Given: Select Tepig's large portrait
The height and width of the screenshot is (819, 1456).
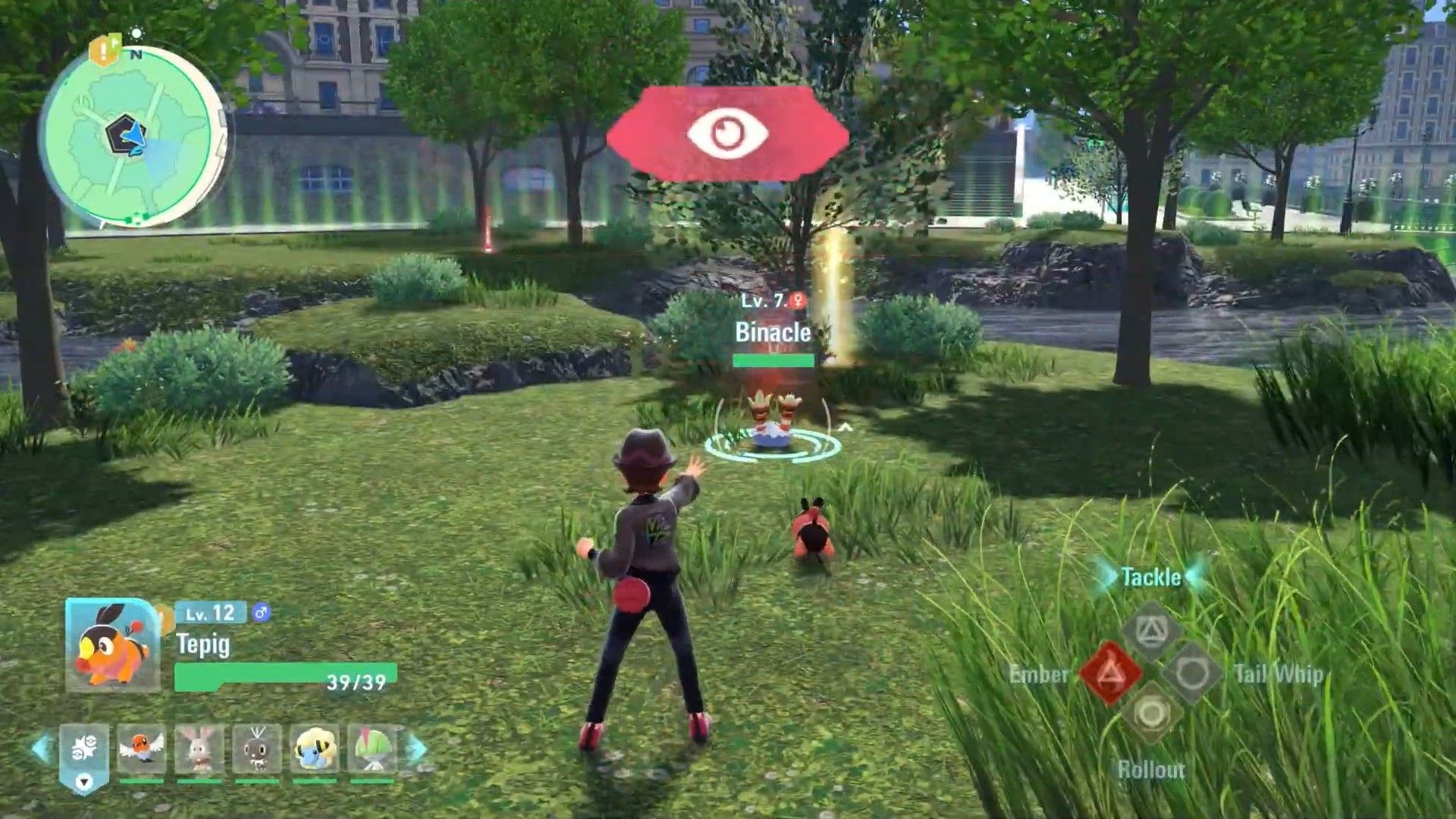Looking at the screenshot, I should pyautogui.click(x=113, y=645).
